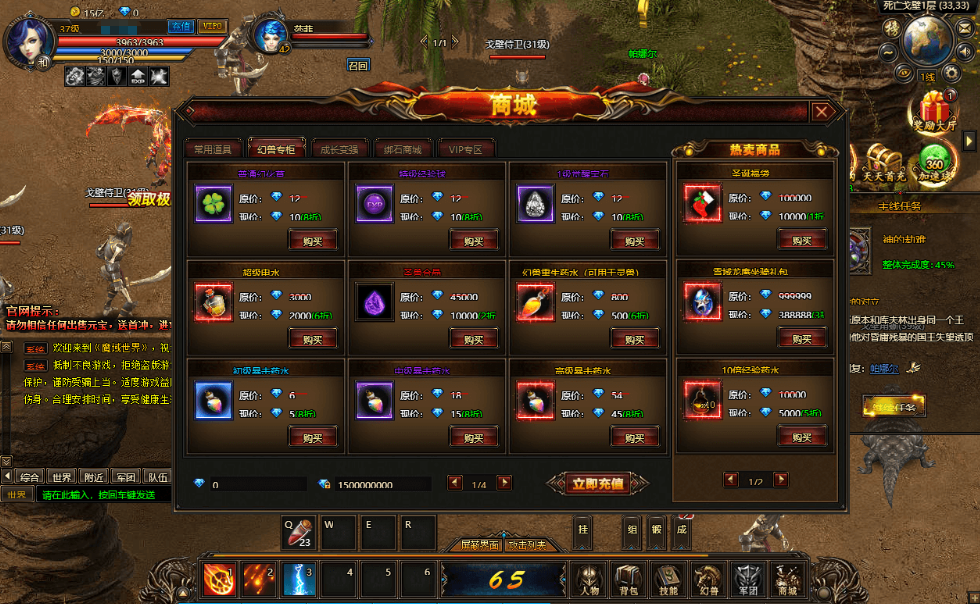Click the 立即充值 recharge button
This screenshot has width=980, height=604.
(x=598, y=484)
